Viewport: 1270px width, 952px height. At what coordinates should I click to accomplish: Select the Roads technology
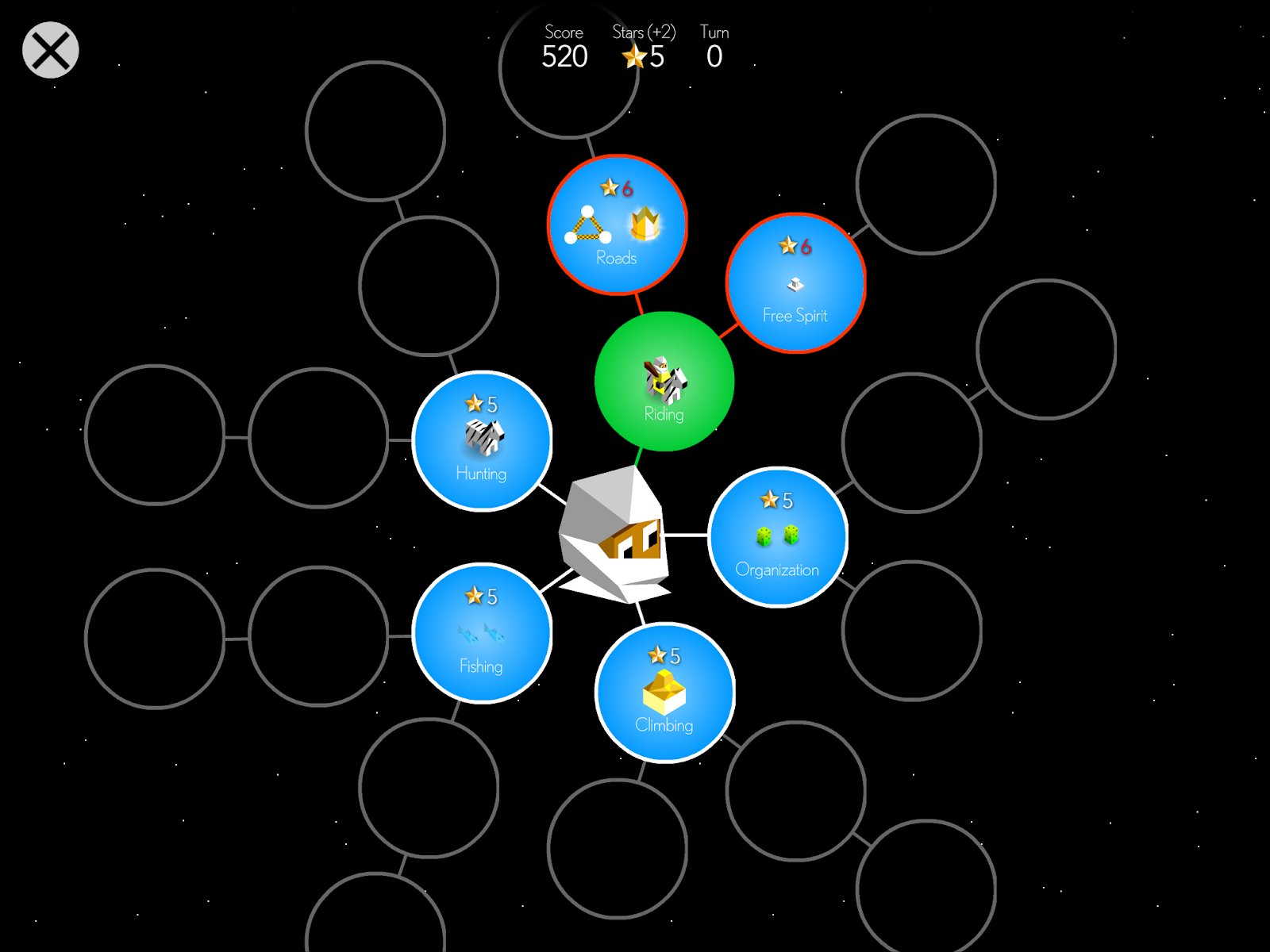tap(617, 225)
